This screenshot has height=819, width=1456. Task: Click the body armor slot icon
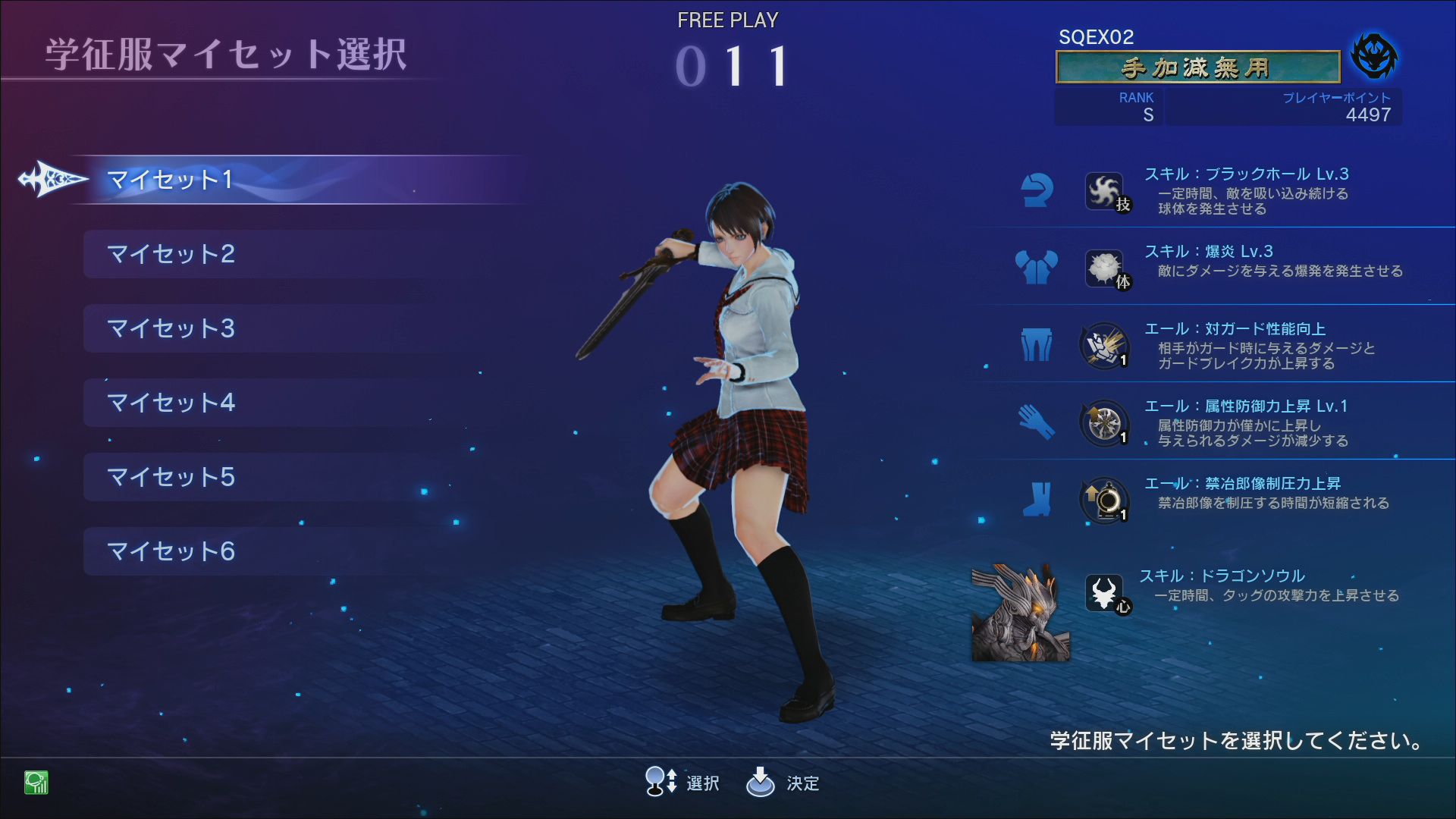(1037, 268)
